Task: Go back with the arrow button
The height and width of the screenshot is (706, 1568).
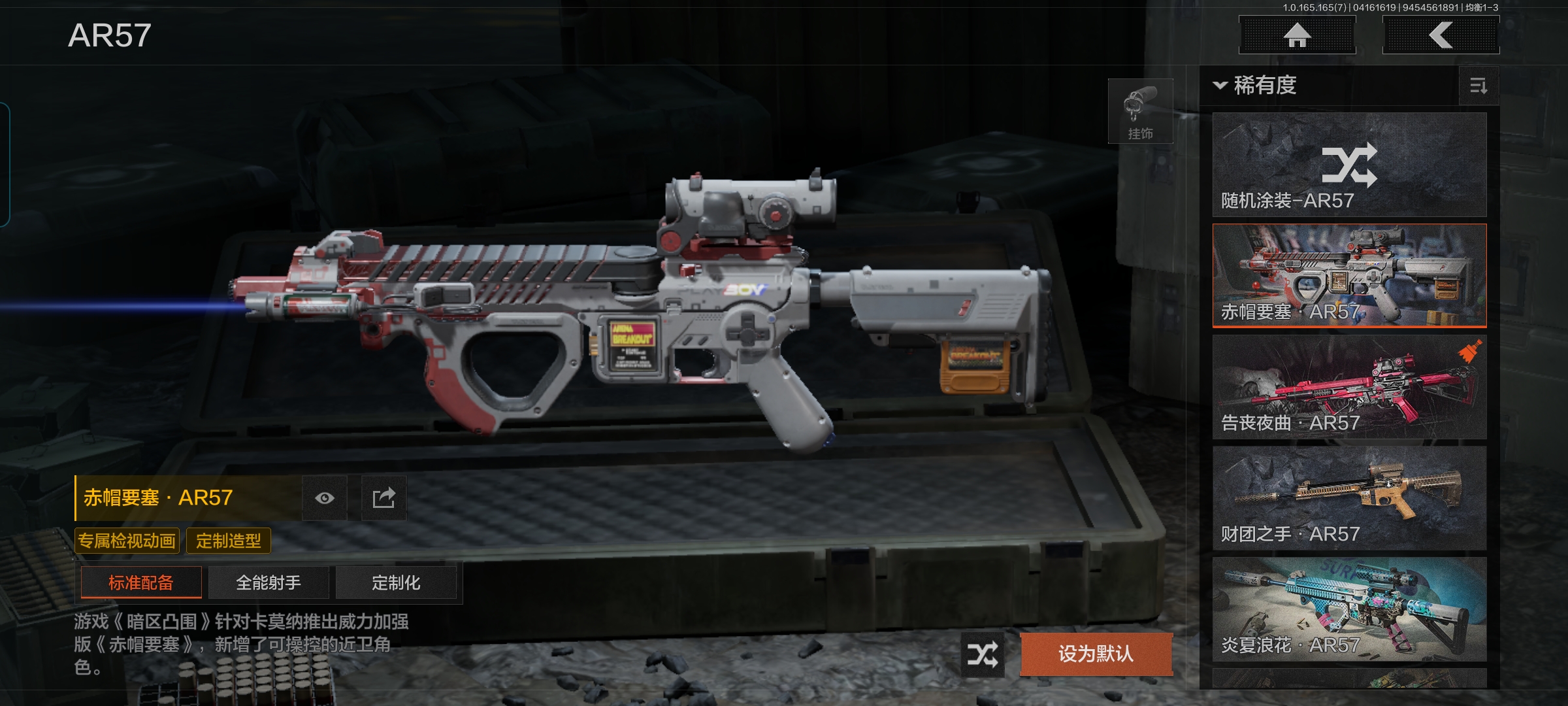Action: point(1441,35)
